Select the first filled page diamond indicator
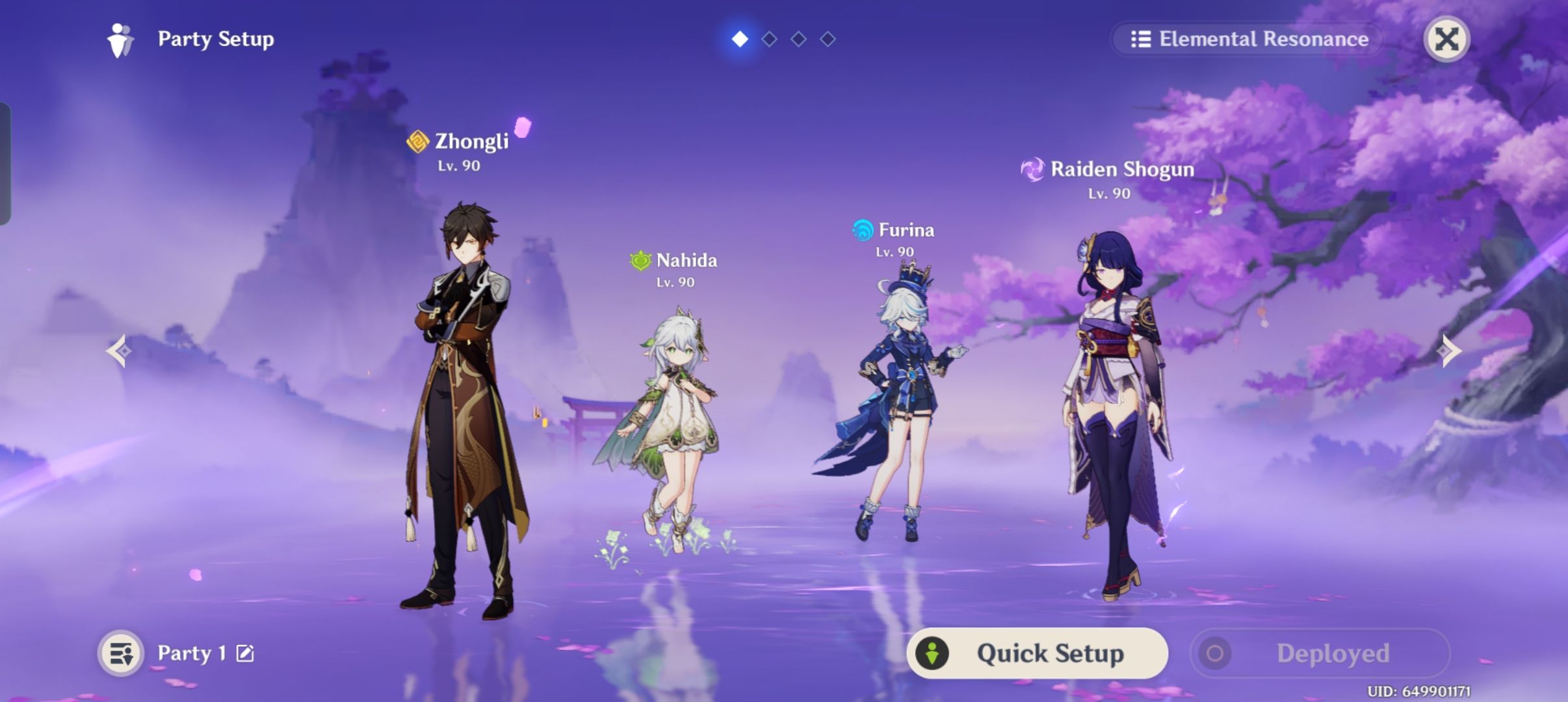Screen dimensions: 1568x702 [738, 38]
